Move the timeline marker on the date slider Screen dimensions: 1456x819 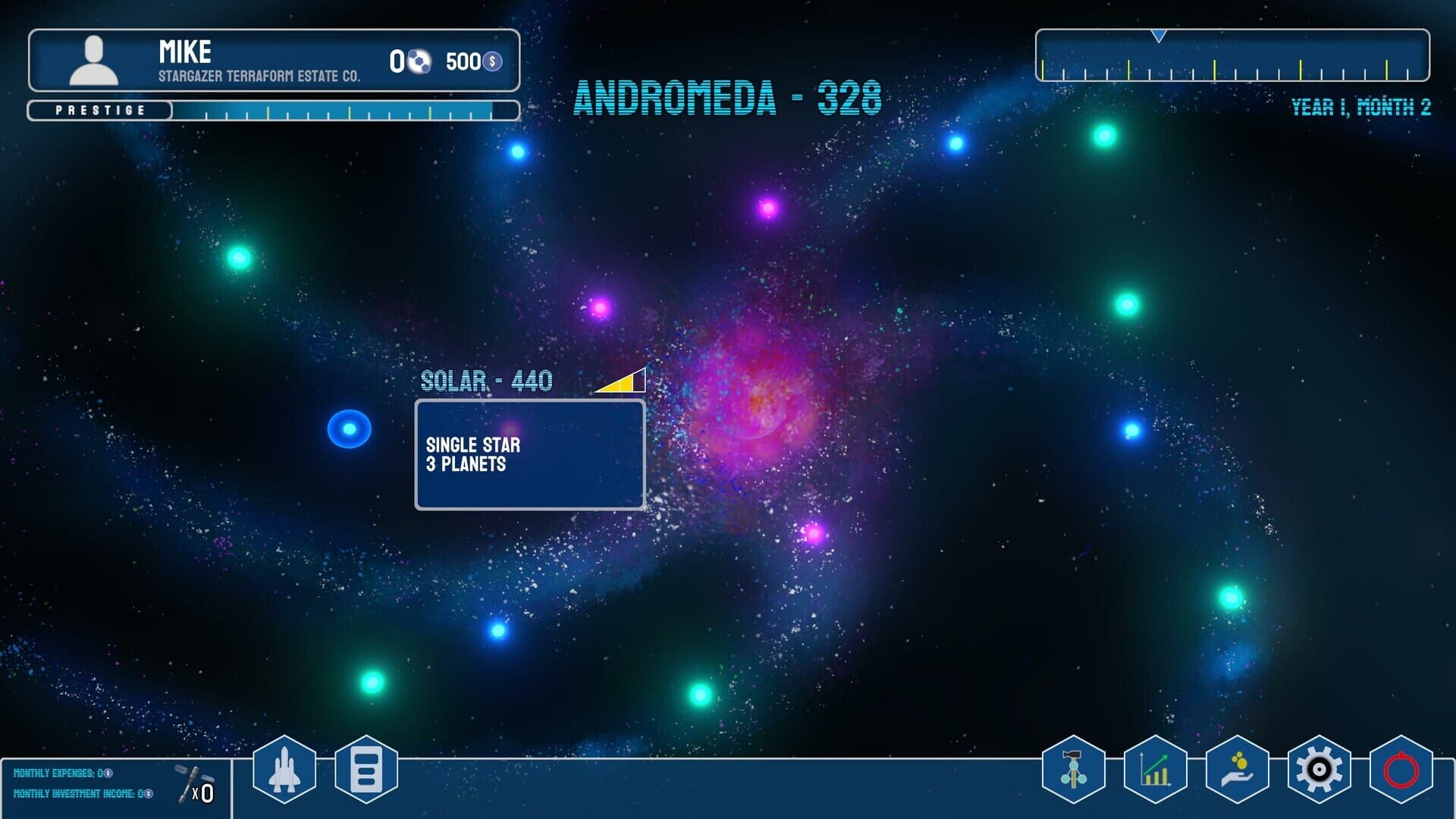coord(1158,36)
